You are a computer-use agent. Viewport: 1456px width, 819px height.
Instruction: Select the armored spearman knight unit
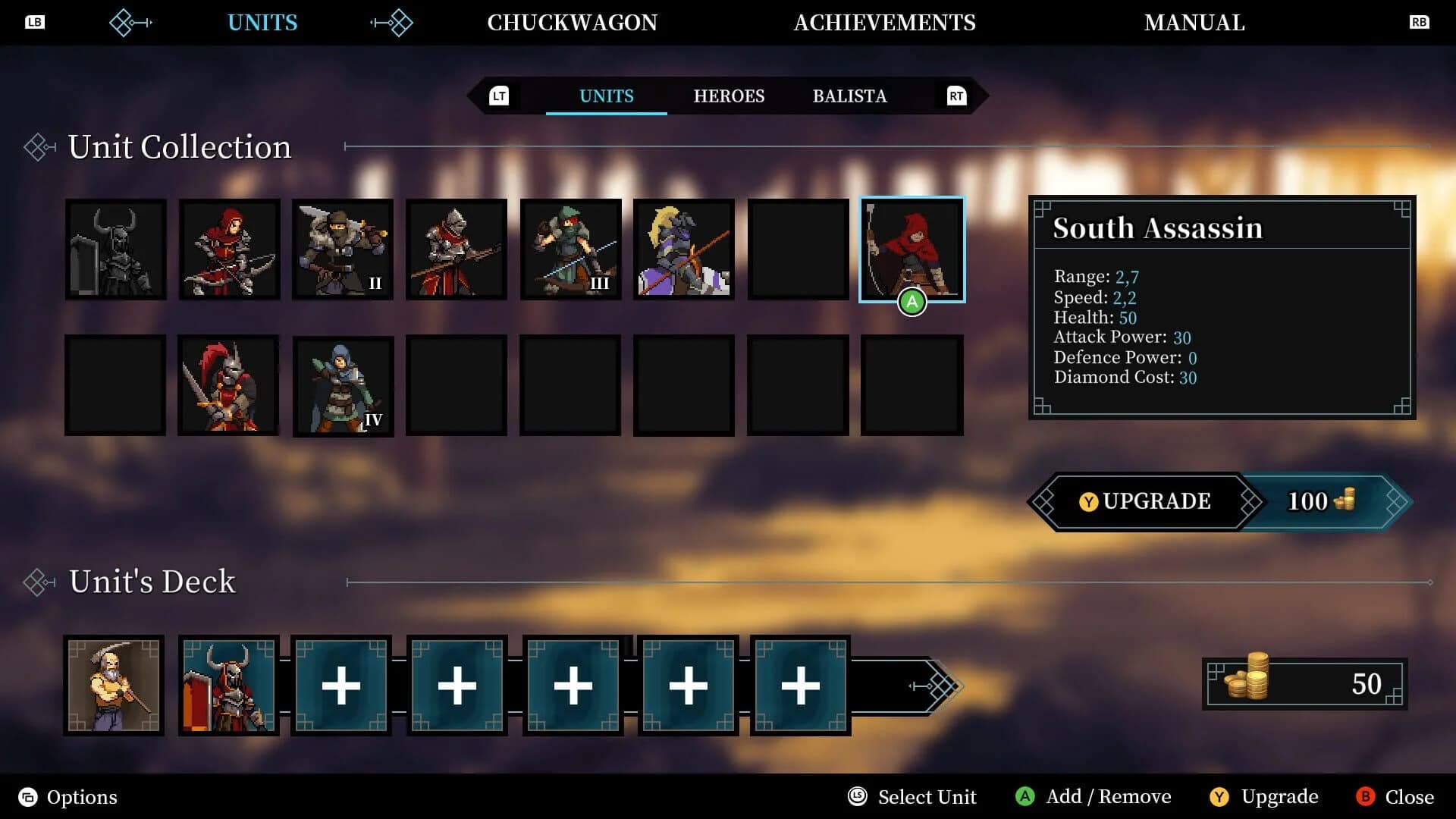(x=457, y=249)
